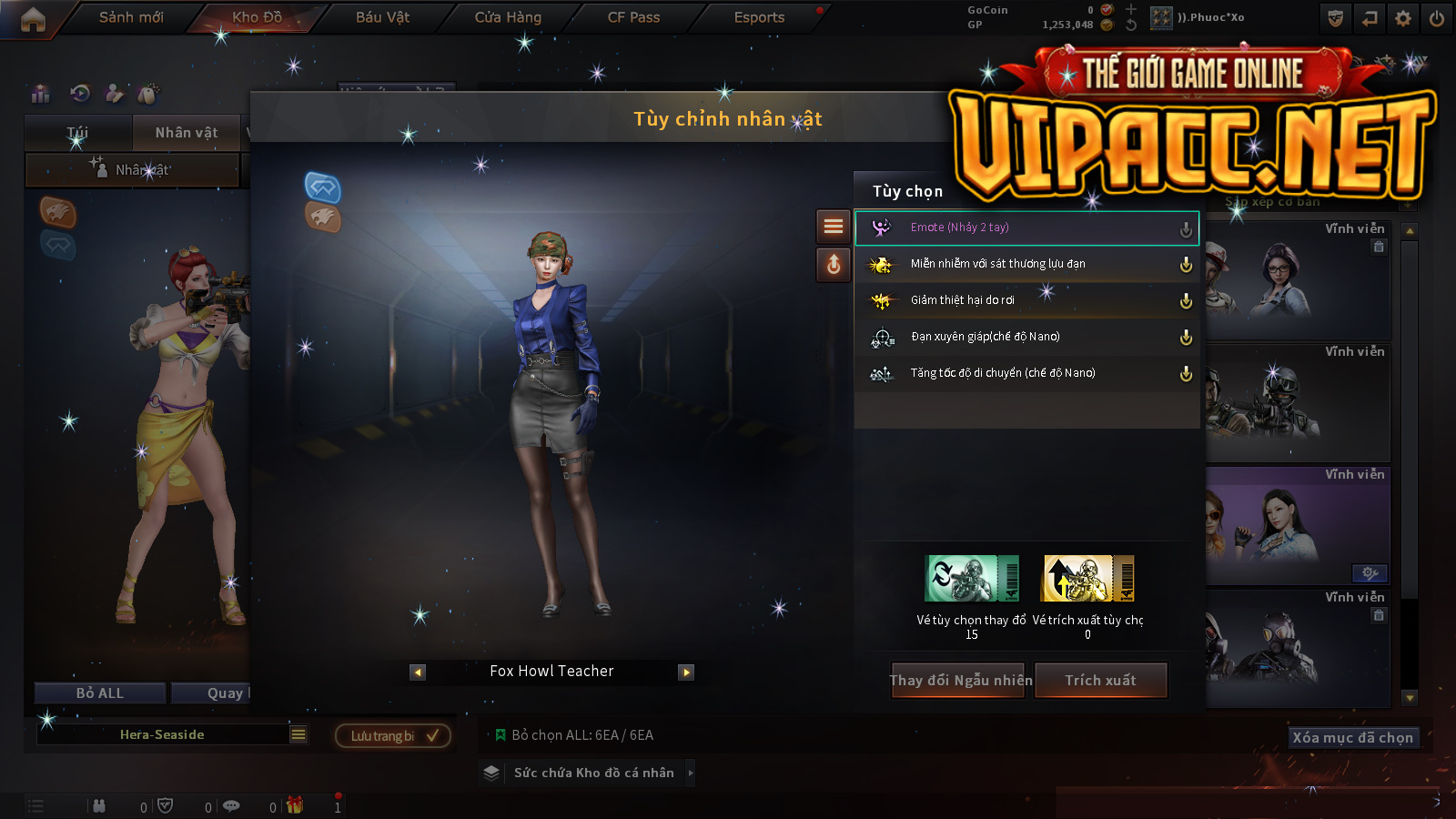Open the Báu Vật tab
This screenshot has height=819, width=1456.
coord(382,17)
